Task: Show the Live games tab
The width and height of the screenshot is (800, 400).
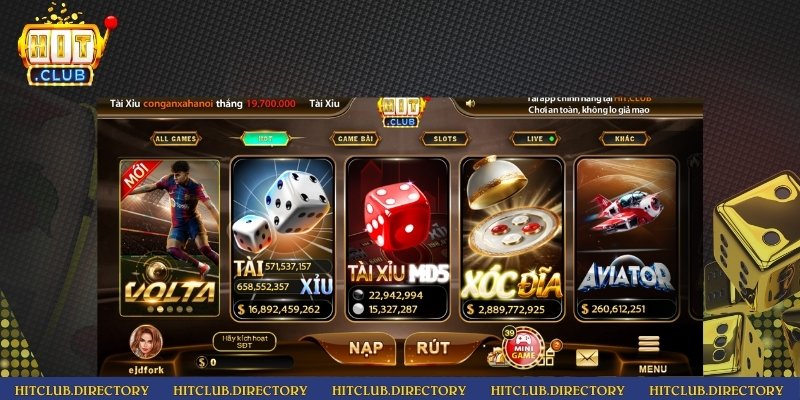Action: [x=535, y=139]
